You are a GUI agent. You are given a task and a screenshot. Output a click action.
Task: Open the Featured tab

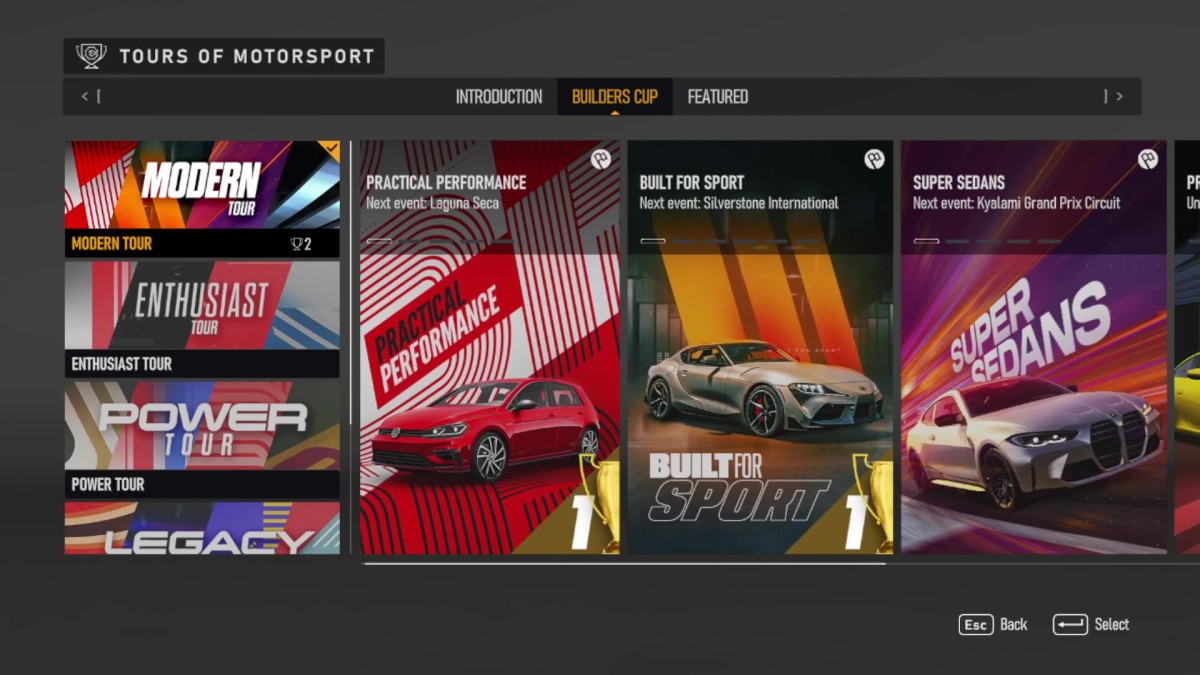(x=717, y=97)
